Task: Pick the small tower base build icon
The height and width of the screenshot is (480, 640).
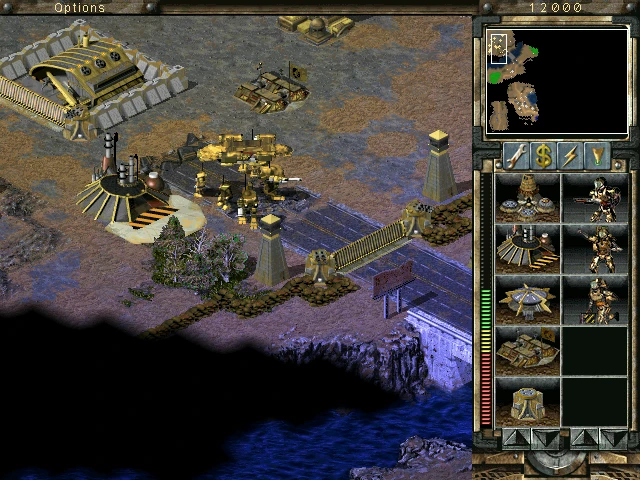Action: pyautogui.click(x=527, y=400)
